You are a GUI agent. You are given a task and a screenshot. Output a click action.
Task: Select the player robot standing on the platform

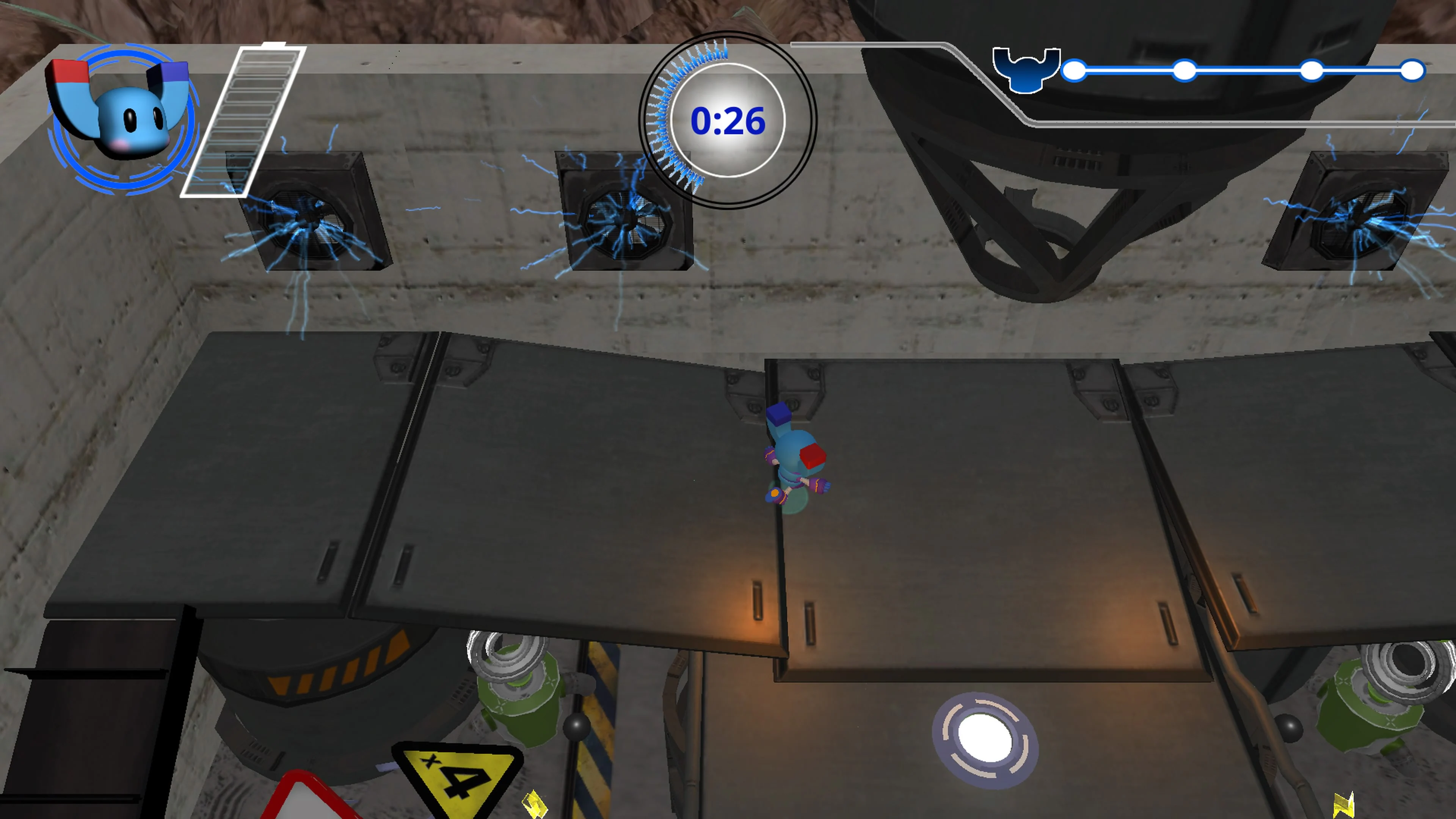[x=797, y=458]
